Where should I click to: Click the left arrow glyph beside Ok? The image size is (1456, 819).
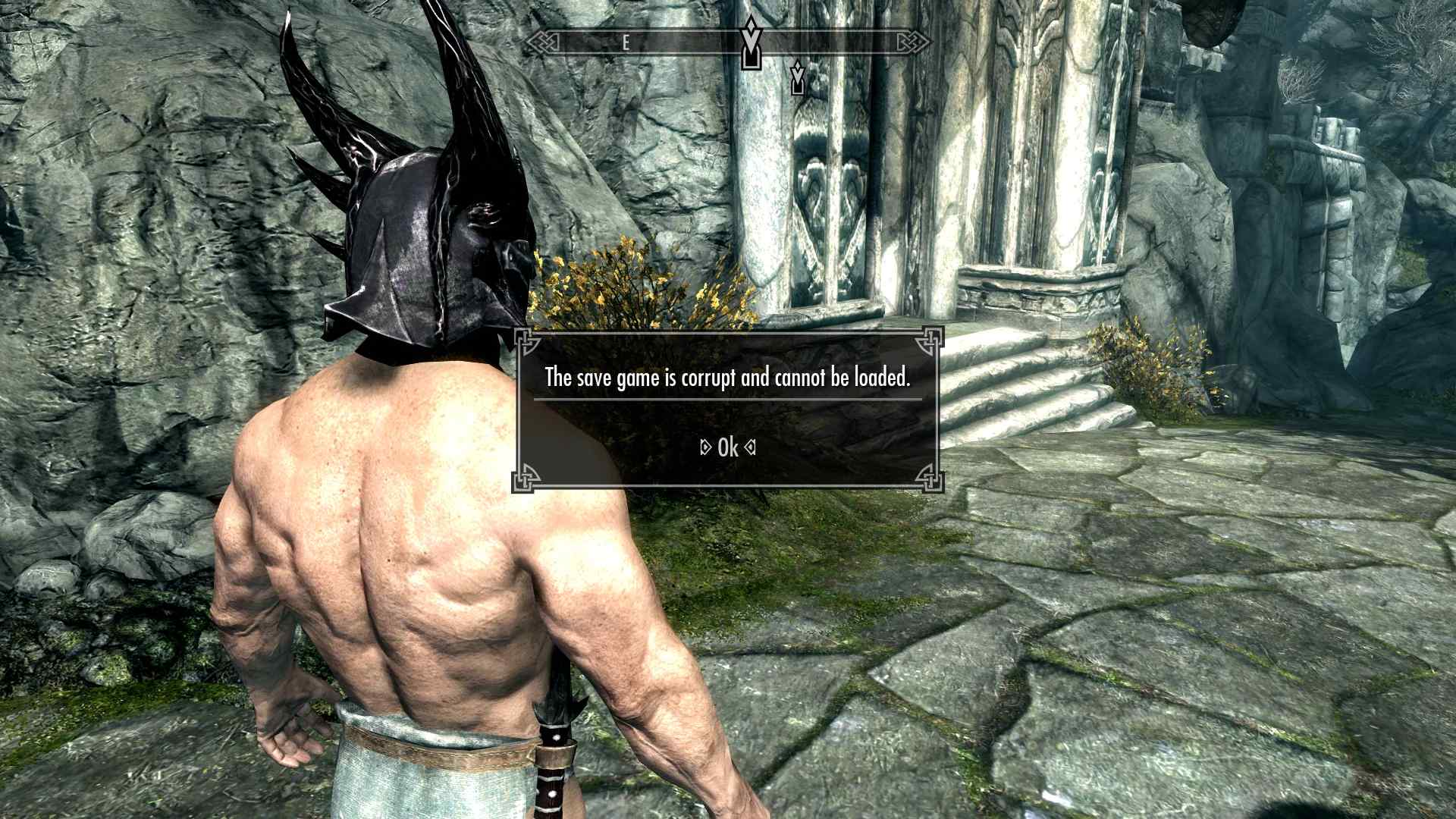pos(704,447)
